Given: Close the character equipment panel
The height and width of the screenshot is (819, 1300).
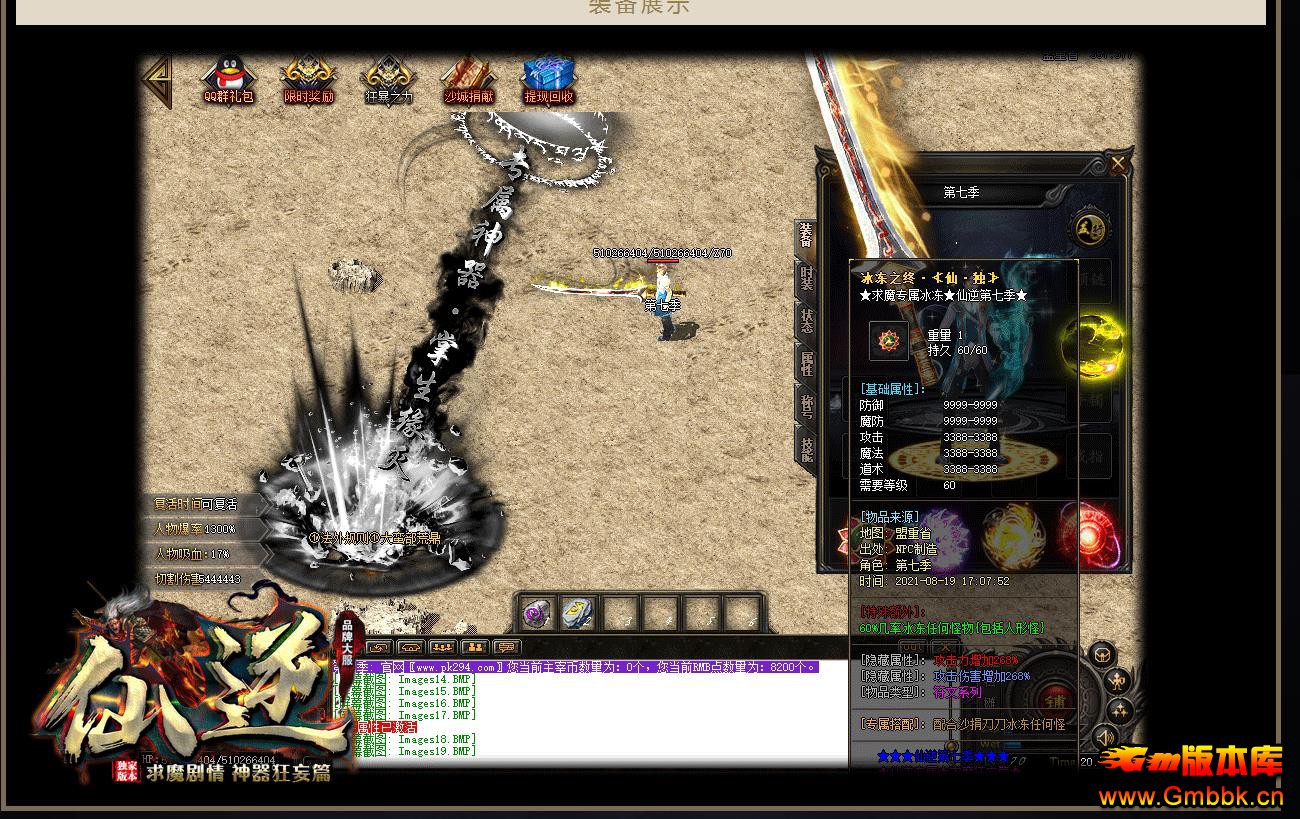Looking at the screenshot, I should [1117, 163].
